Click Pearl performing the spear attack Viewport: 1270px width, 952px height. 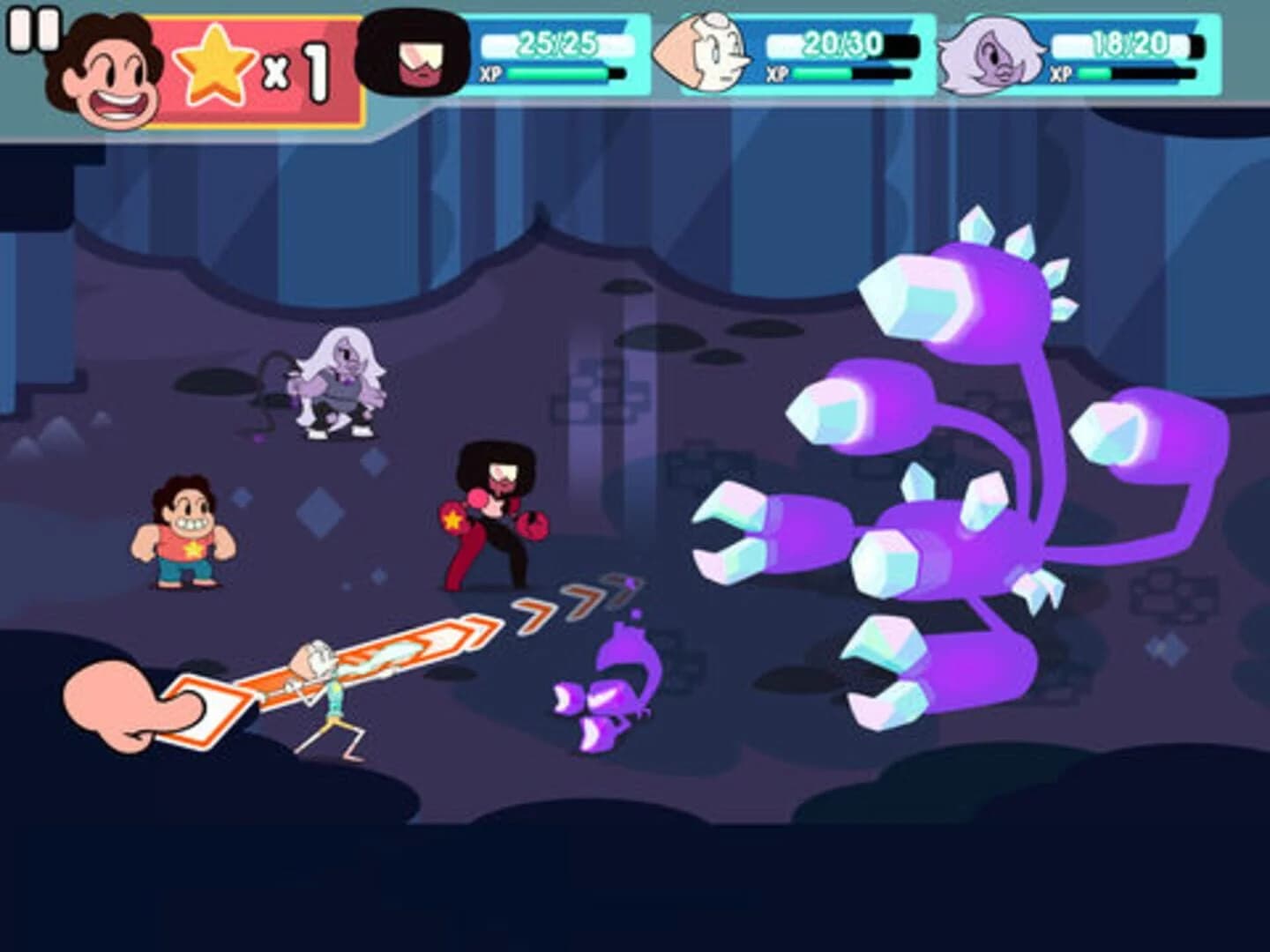tap(331, 696)
